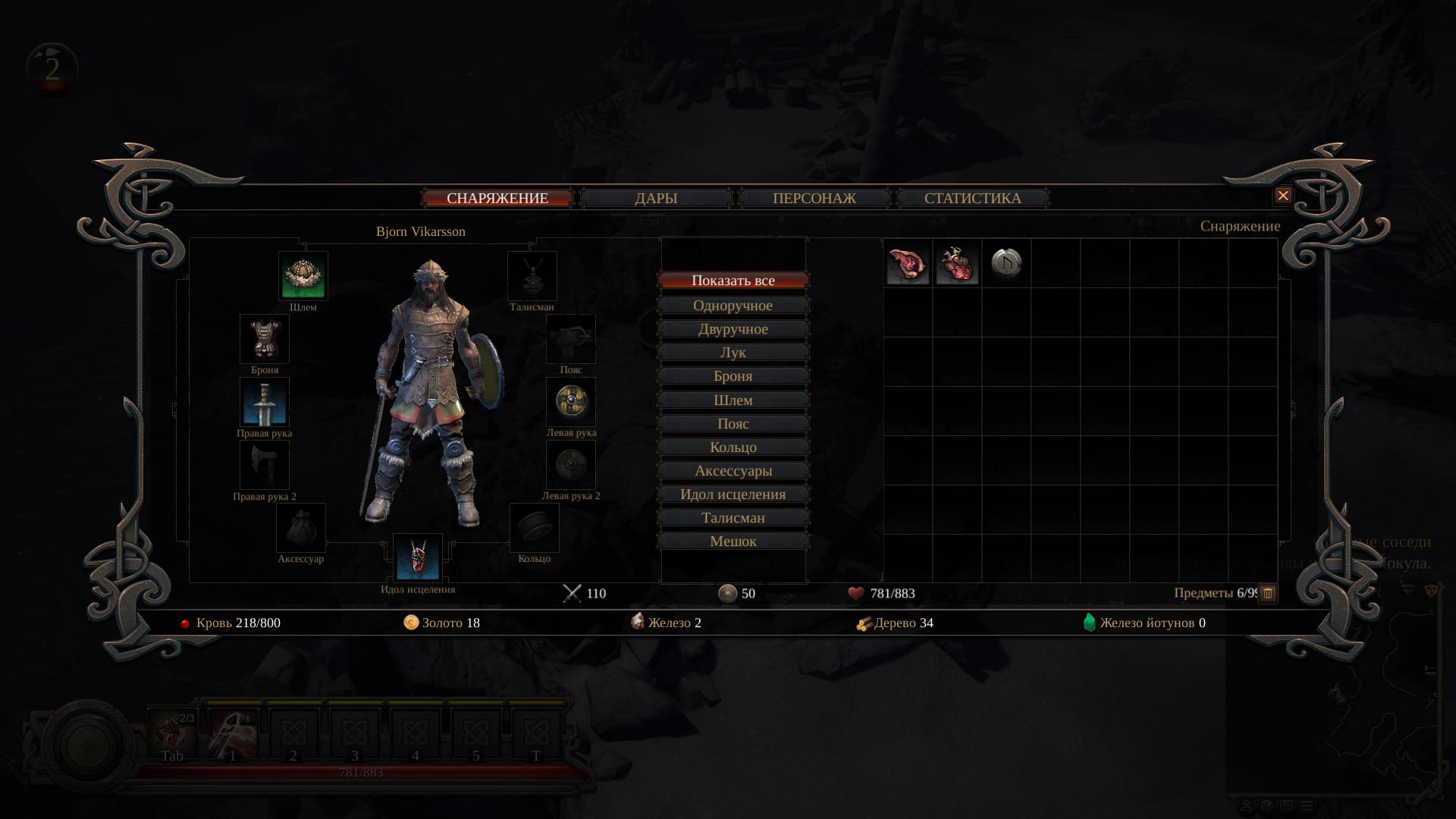Select the healing idol slot
Viewport: 1456px width, 819px height.
(418, 558)
